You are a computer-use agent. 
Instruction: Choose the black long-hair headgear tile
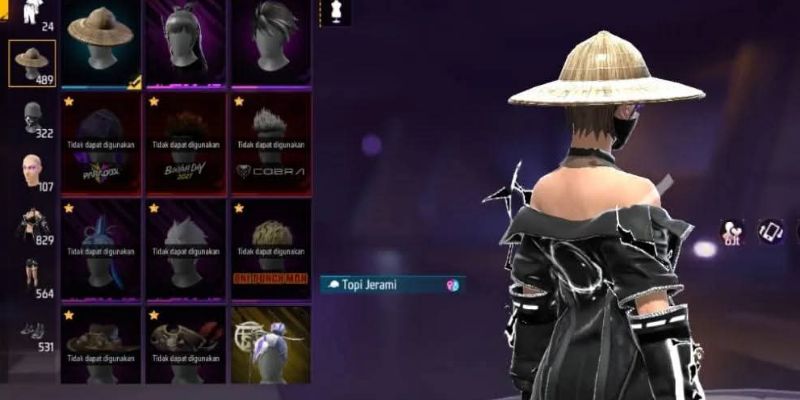point(186,42)
